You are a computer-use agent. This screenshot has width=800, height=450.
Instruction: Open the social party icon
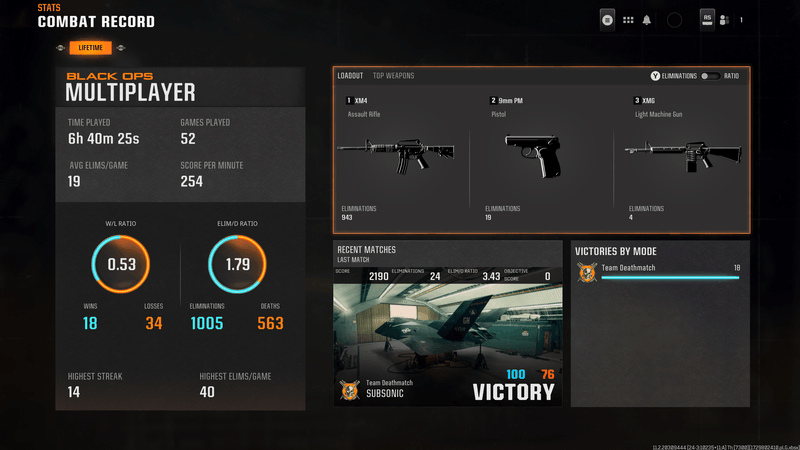tap(724, 19)
